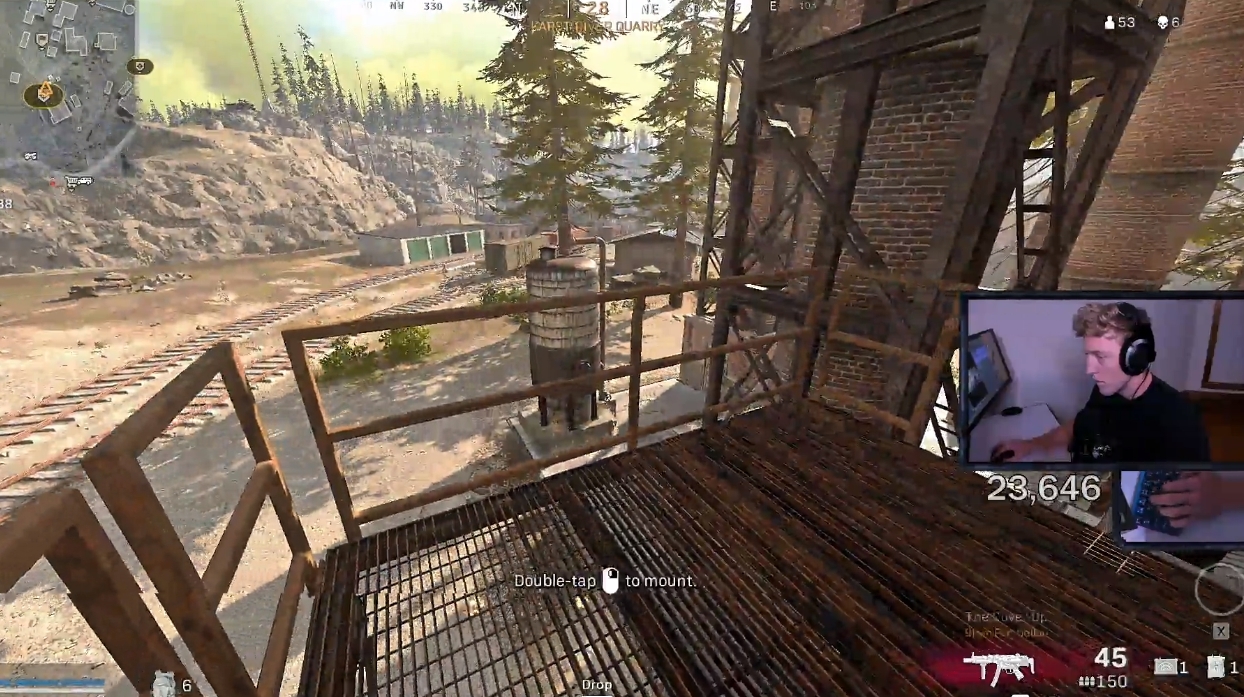The width and height of the screenshot is (1244, 697).
Task: Select the submachine gun weapon icon
Action: tap(996, 666)
